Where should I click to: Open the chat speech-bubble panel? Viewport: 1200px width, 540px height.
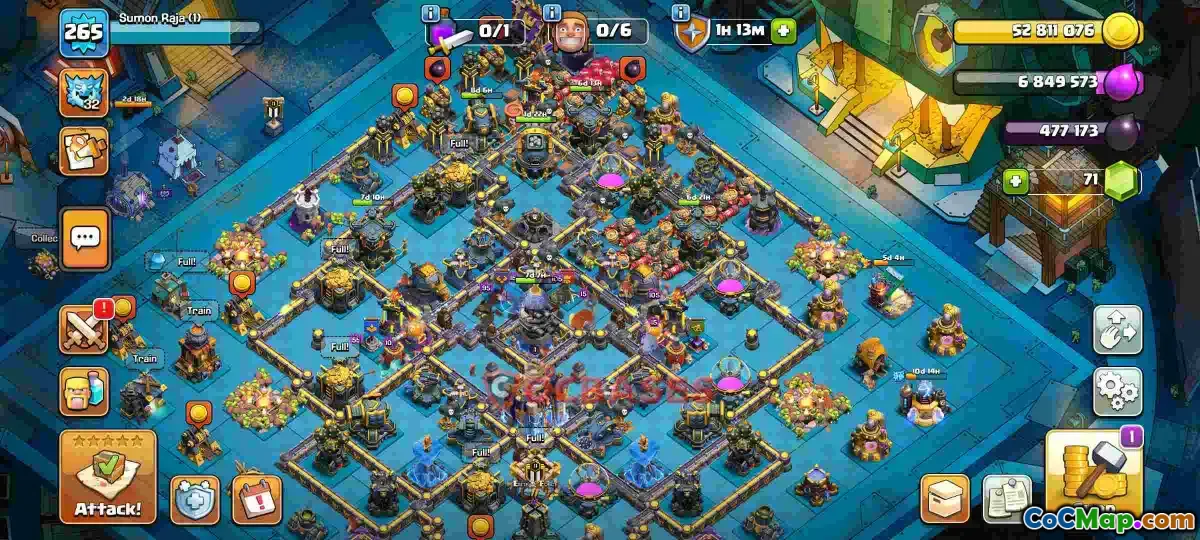(x=85, y=239)
